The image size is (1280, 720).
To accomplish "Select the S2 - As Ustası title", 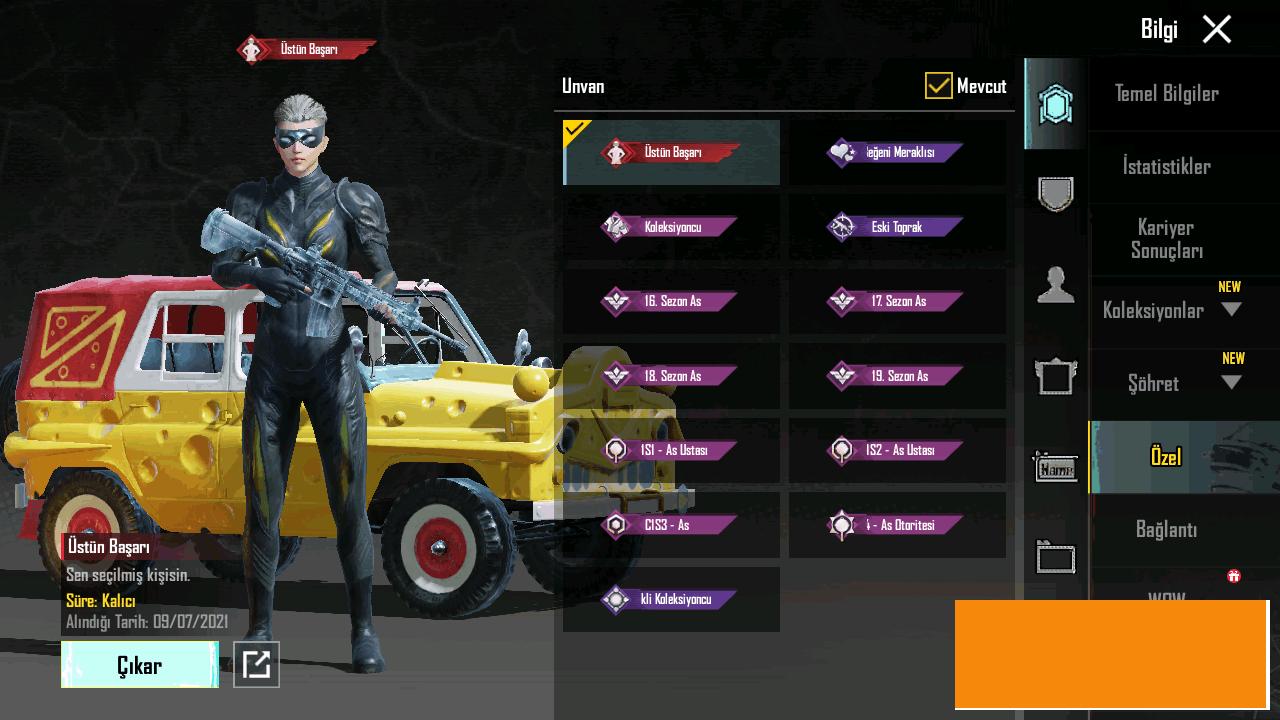I will [897, 450].
